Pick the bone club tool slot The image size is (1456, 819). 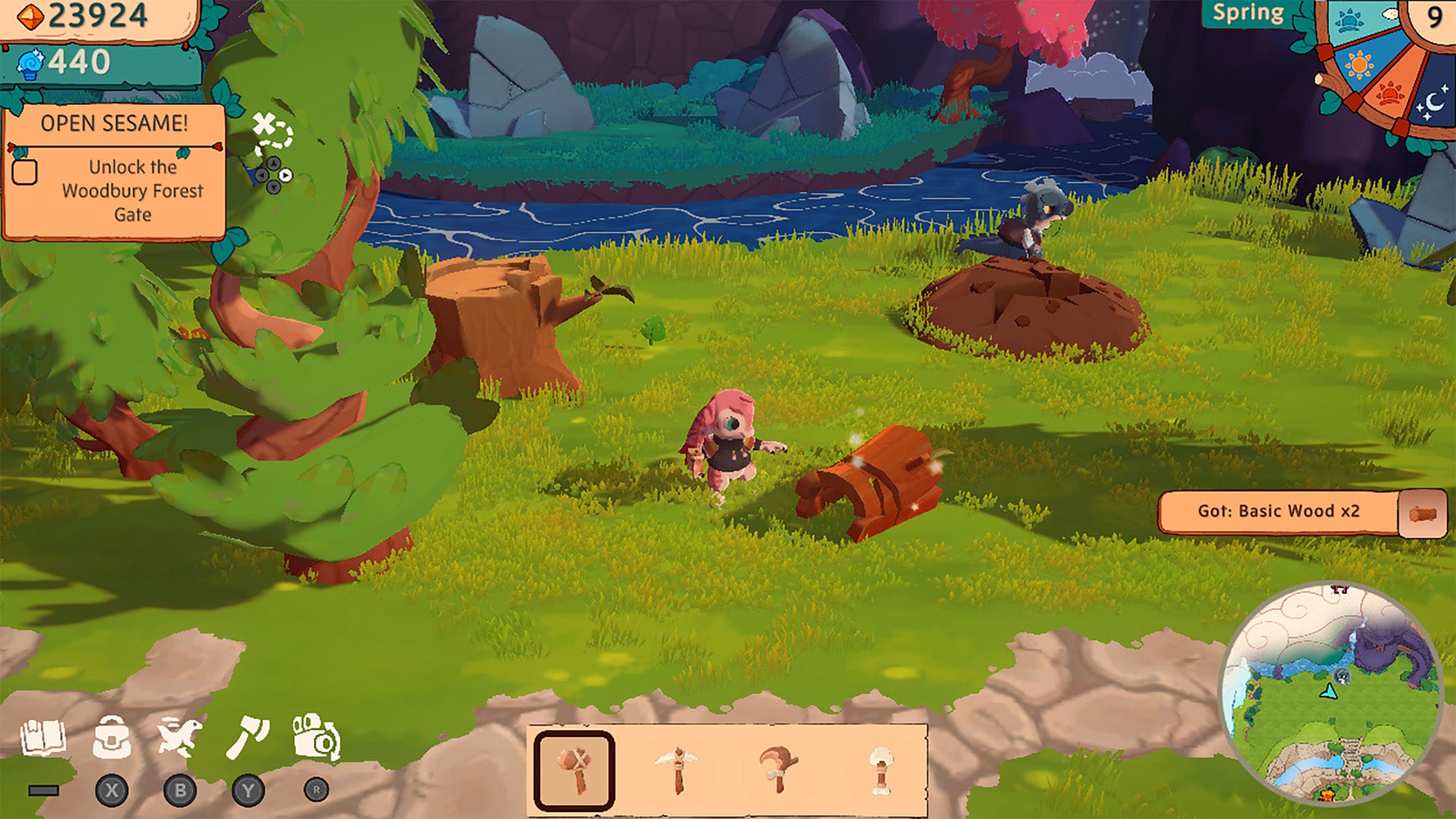click(880, 770)
